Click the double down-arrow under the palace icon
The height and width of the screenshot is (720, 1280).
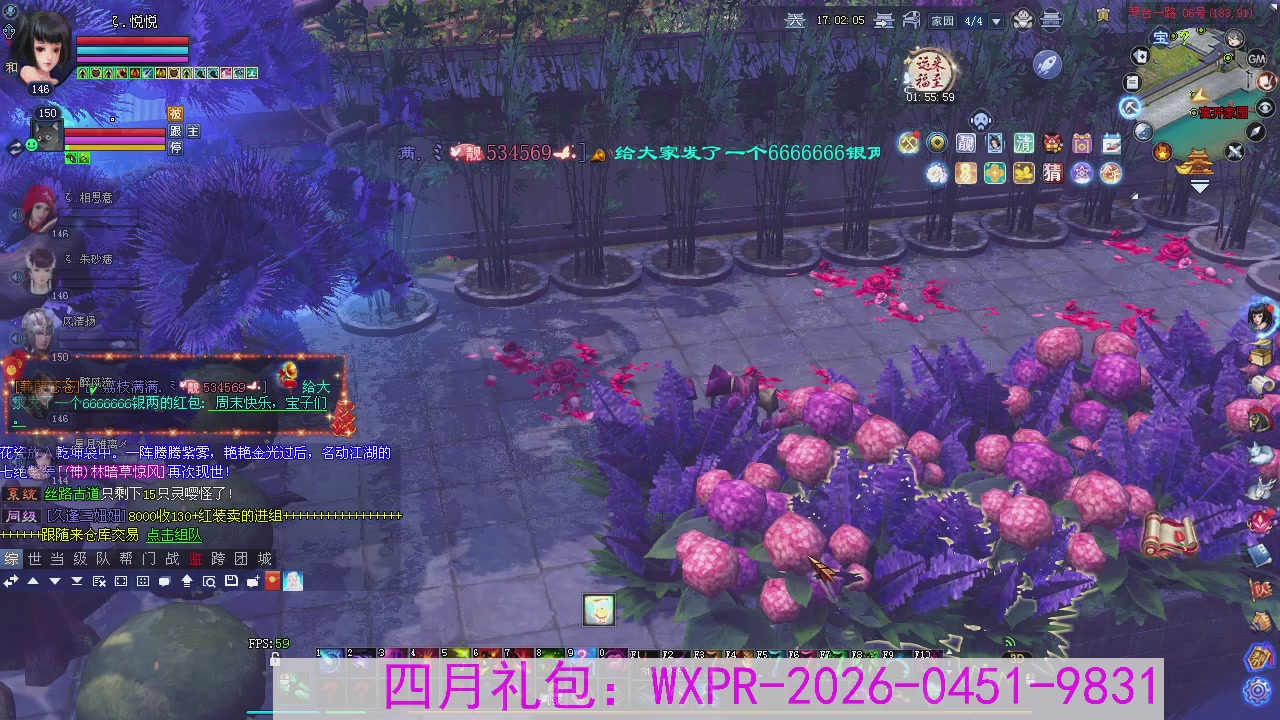click(x=1199, y=184)
